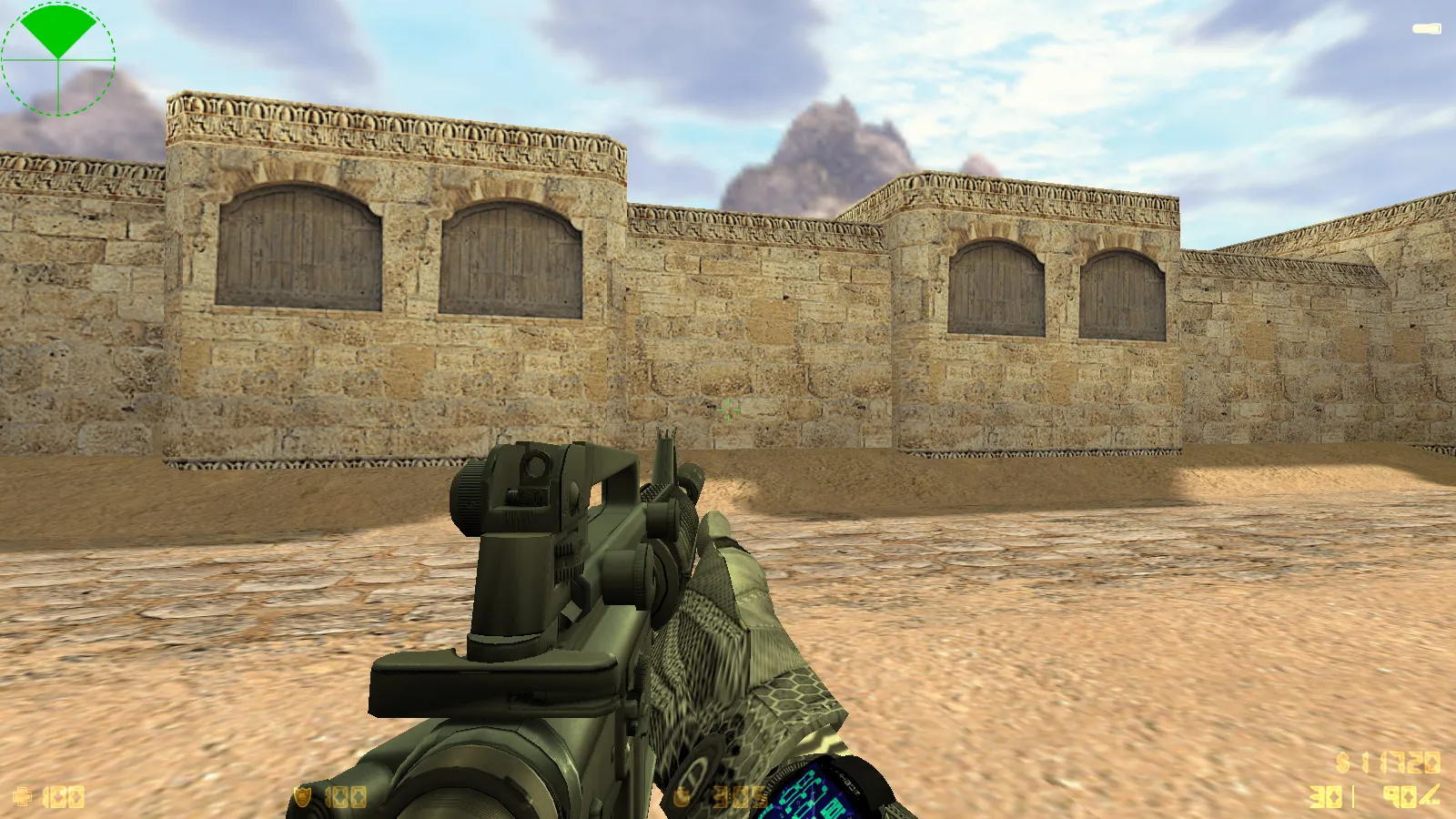Click the green circular radar
Viewport: 1456px width, 819px height.
pyautogui.click(x=58, y=58)
